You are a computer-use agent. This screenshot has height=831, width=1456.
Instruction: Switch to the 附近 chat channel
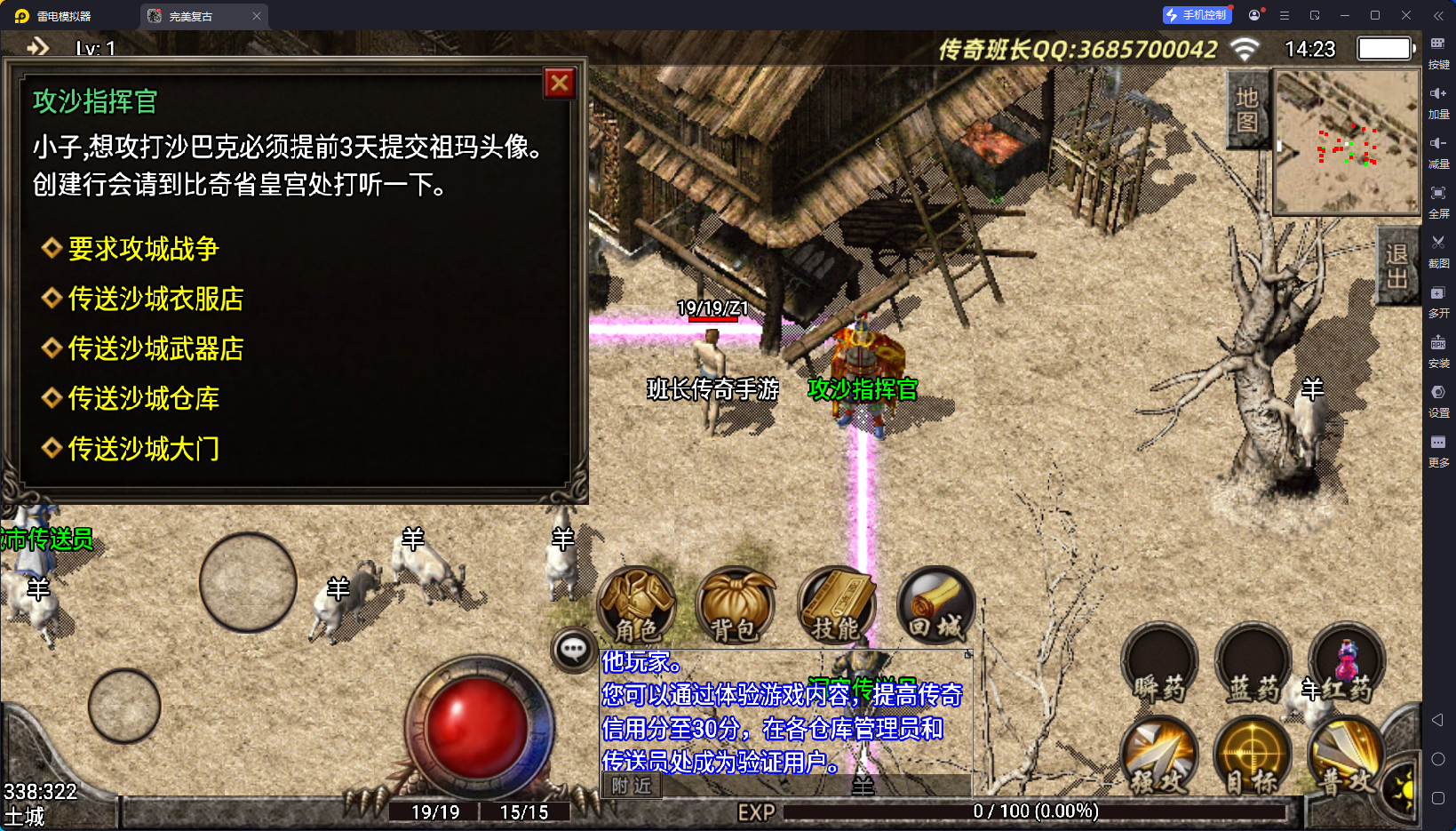(632, 786)
